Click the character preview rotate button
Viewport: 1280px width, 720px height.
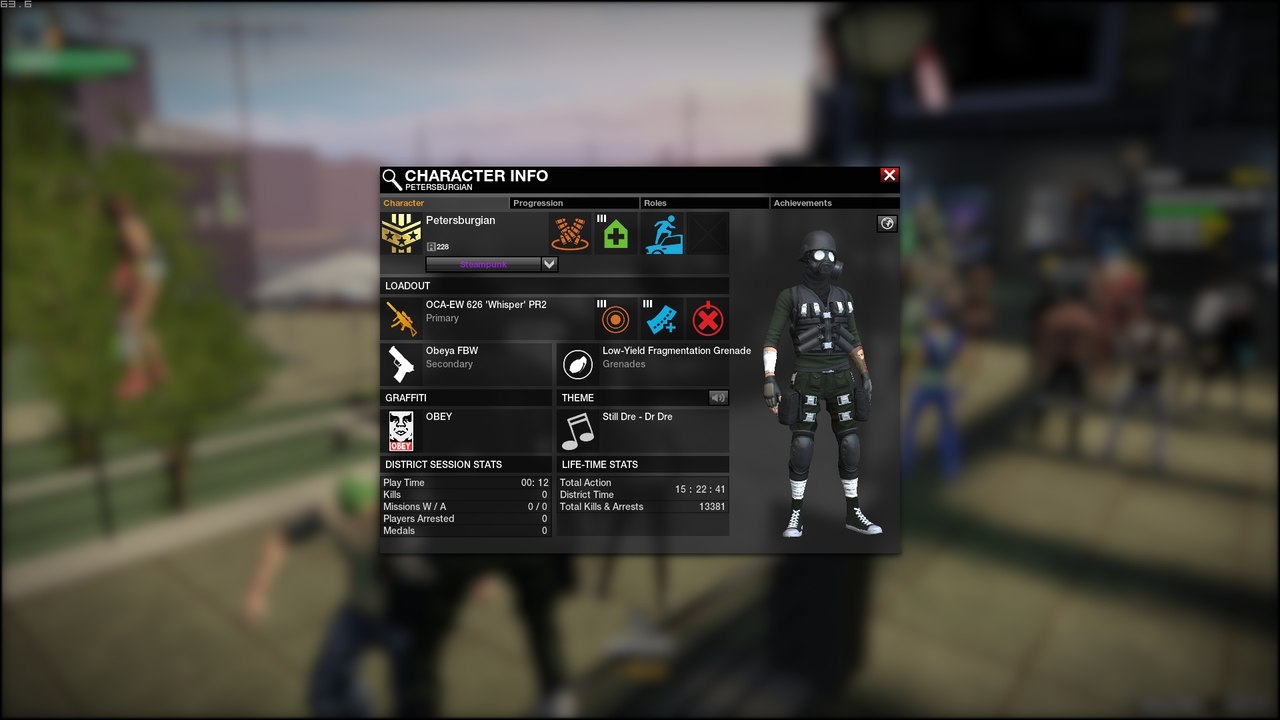887,224
